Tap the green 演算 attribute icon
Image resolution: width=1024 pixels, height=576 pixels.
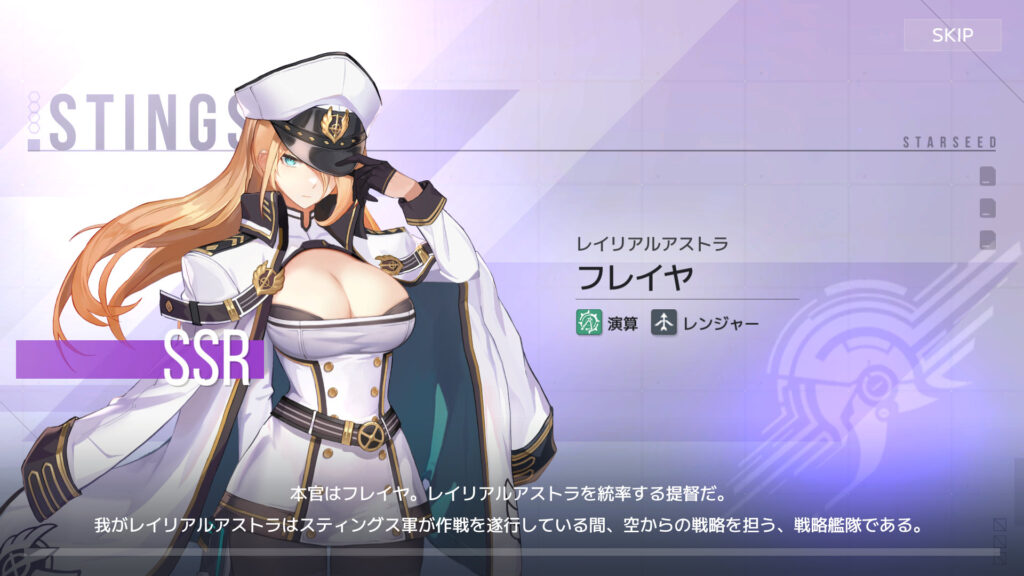588,322
